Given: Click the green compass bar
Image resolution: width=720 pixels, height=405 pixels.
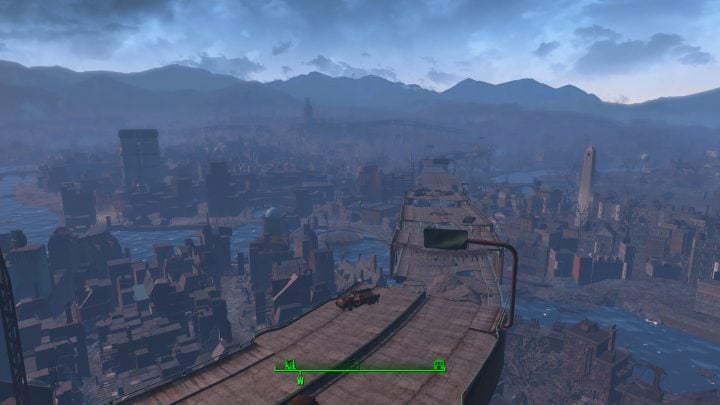Looking at the screenshot, I should (x=360, y=370).
